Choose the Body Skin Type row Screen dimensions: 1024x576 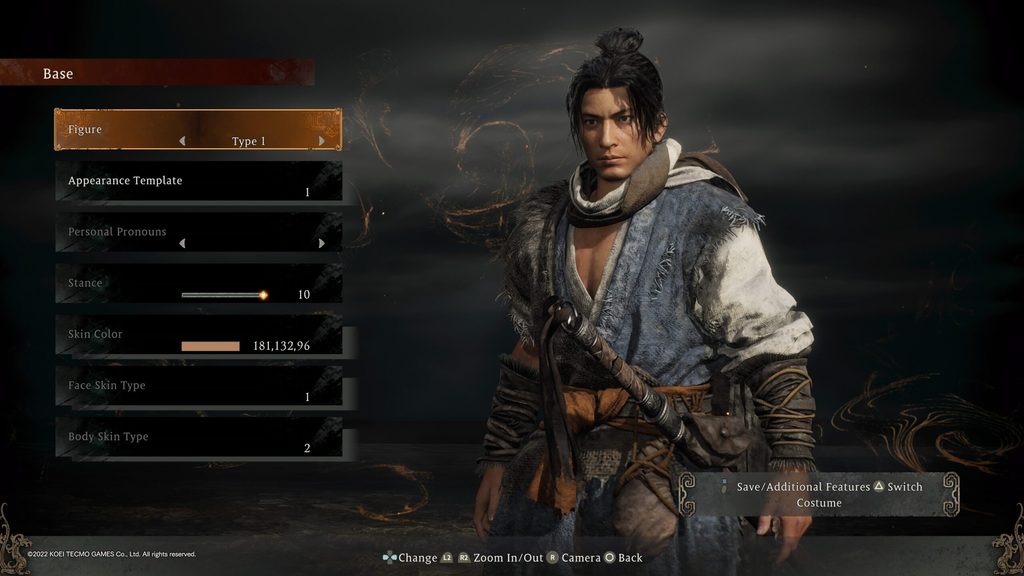[197, 437]
